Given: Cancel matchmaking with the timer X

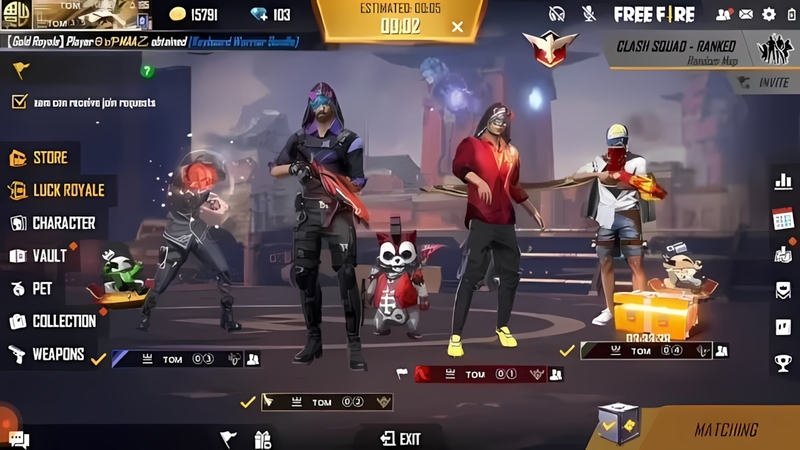Looking at the screenshot, I should pos(457,27).
